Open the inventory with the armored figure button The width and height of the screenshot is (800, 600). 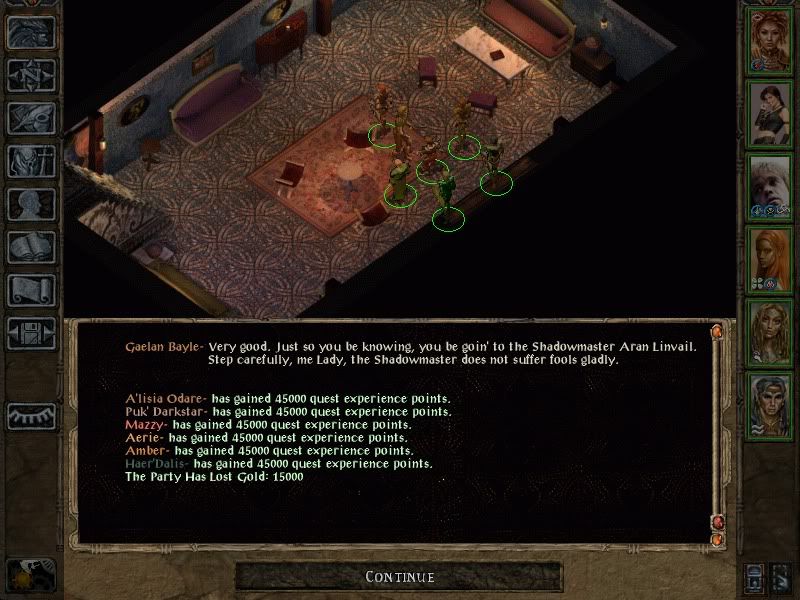(31, 161)
